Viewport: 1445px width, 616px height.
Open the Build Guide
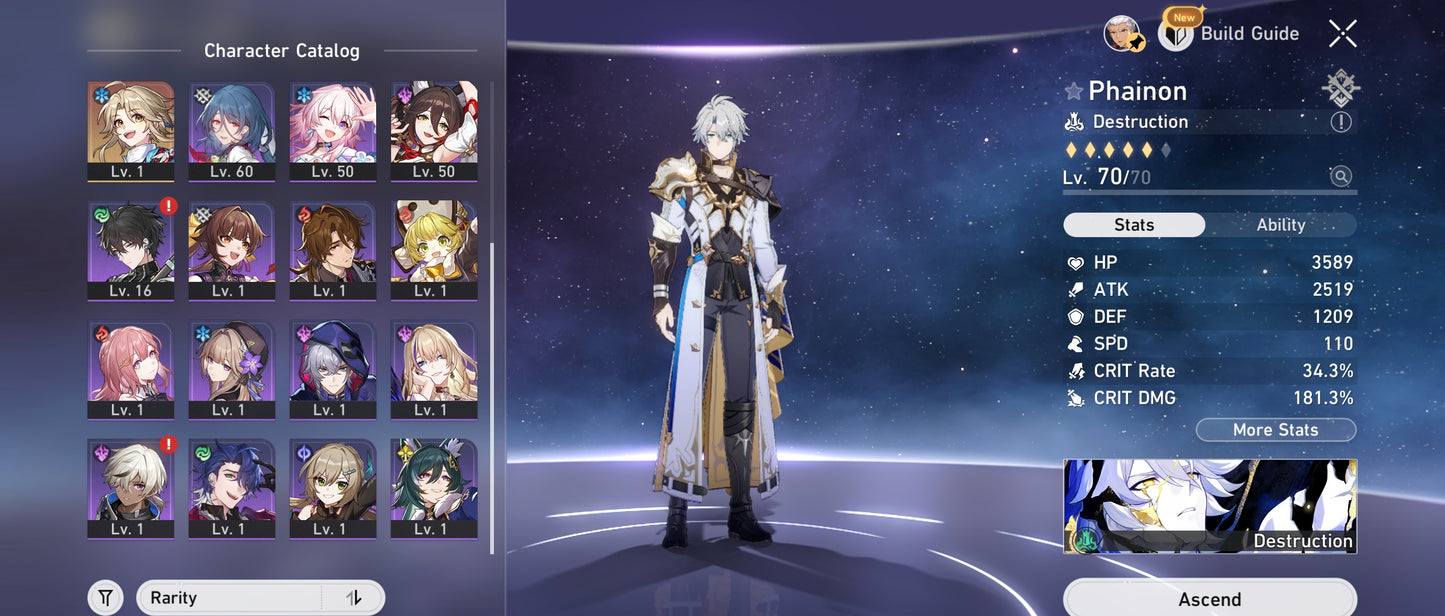coord(1230,34)
